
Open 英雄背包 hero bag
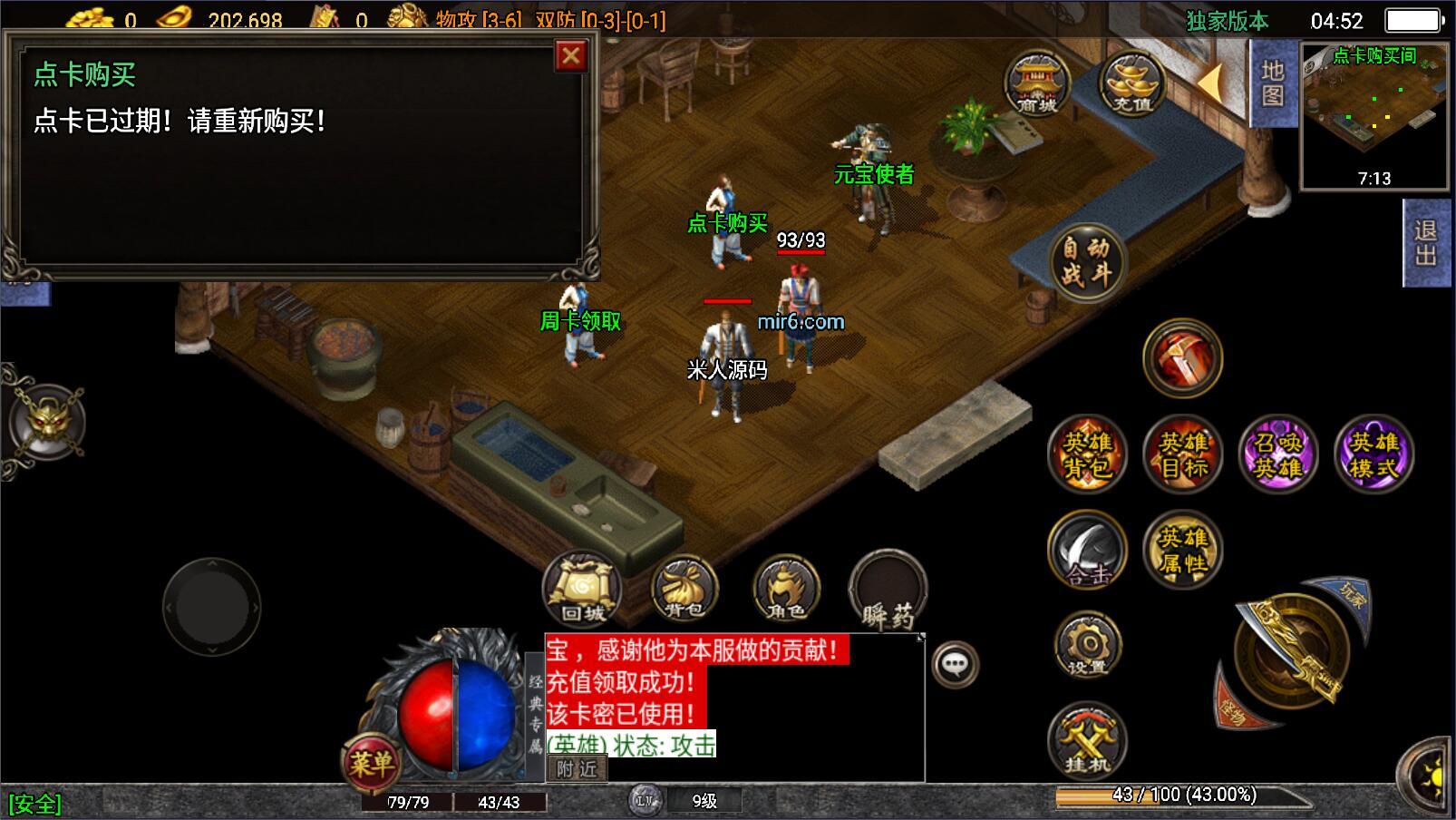pos(1087,454)
